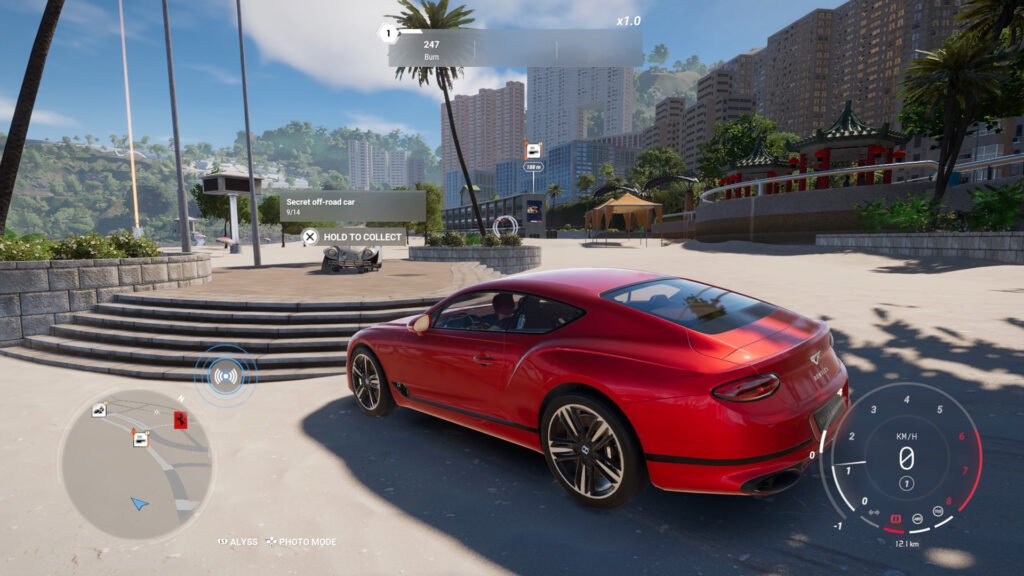Select the red Ferrari marker on the minimap
Screen dimensions: 1024x576
point(181,418)
